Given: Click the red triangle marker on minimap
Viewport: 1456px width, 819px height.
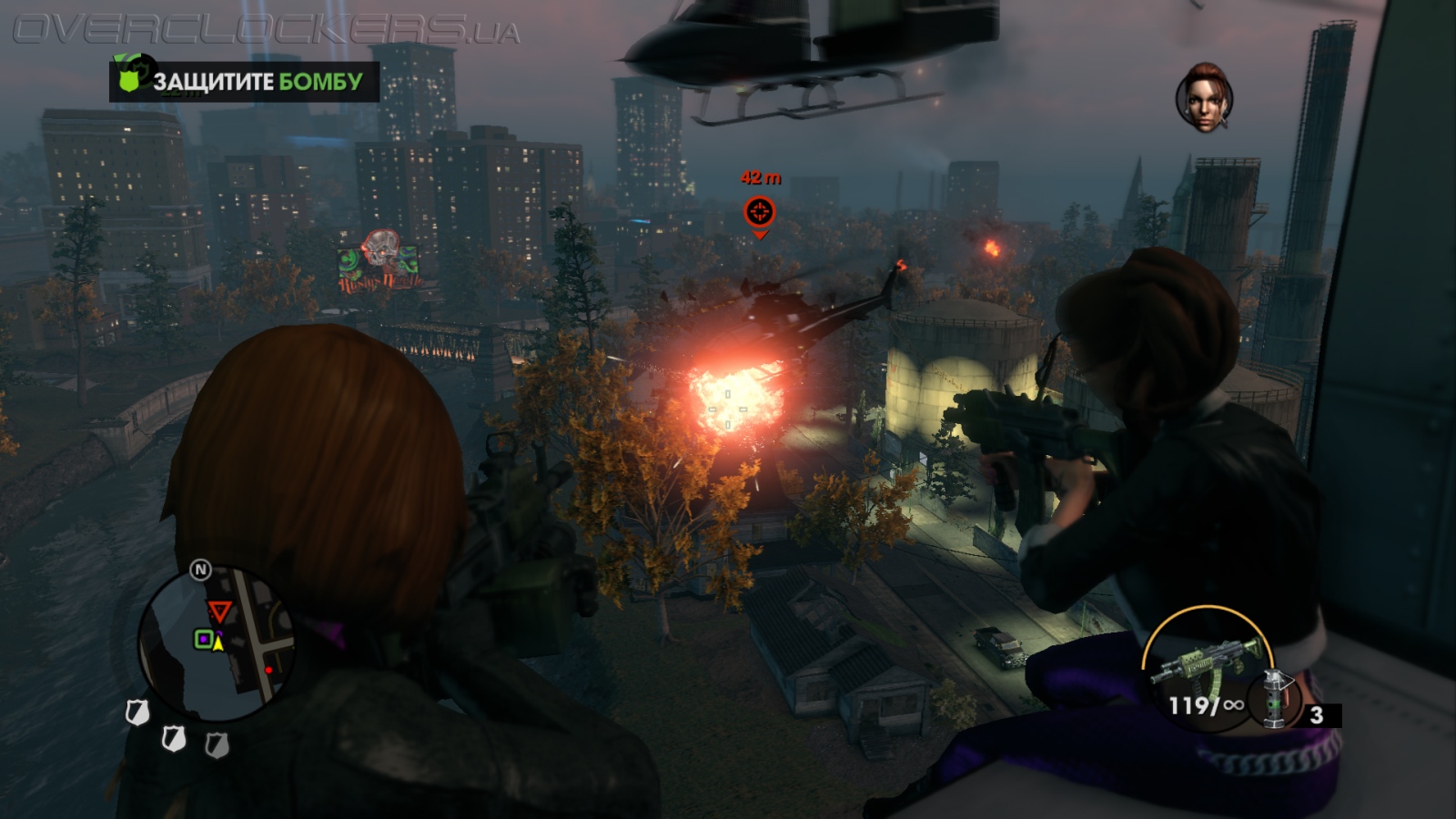Looking at the screenshot, I should [x=218, y=612].
